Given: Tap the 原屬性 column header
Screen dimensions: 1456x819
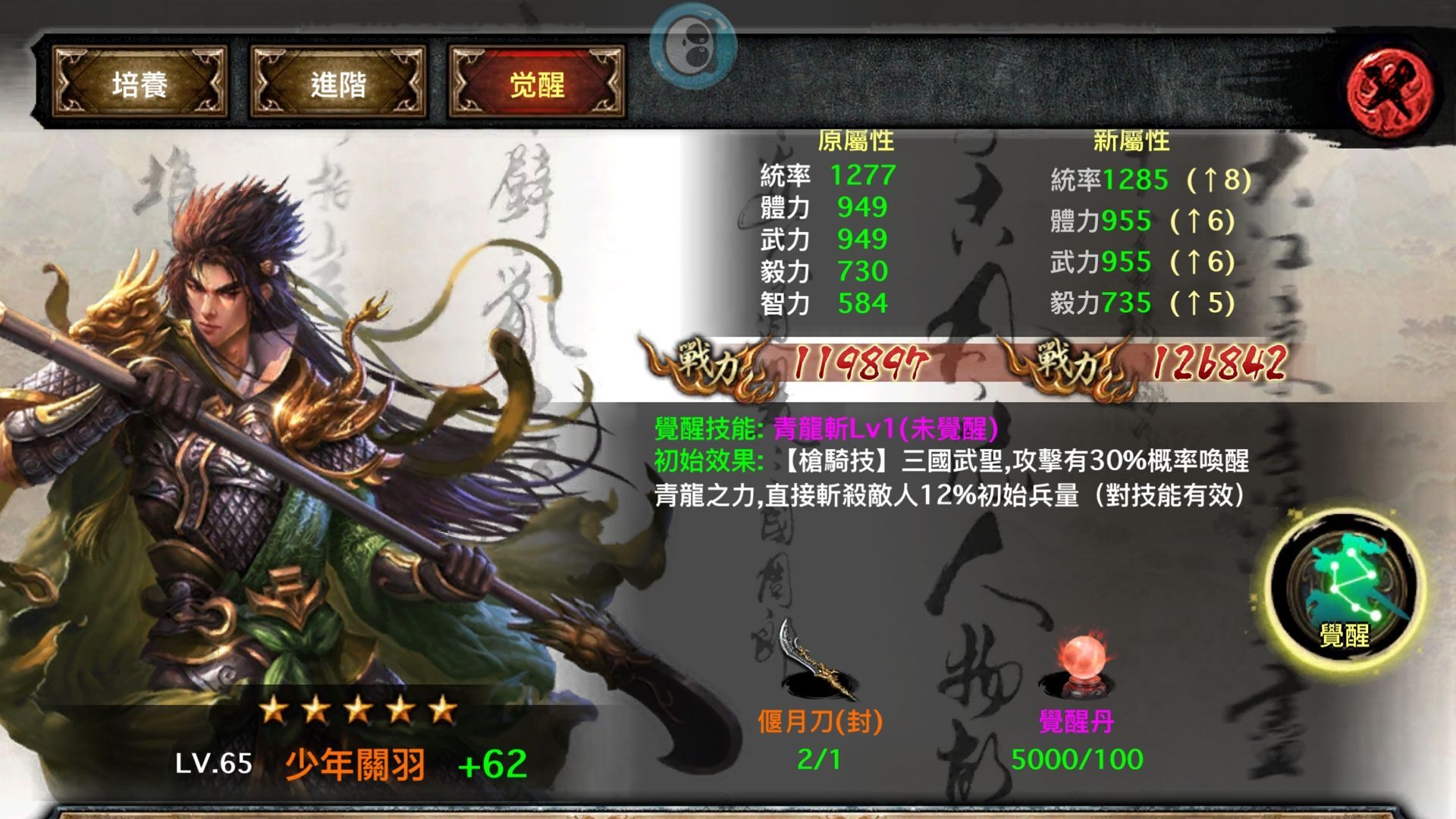Looking at the screenshot, I should 855,141.
